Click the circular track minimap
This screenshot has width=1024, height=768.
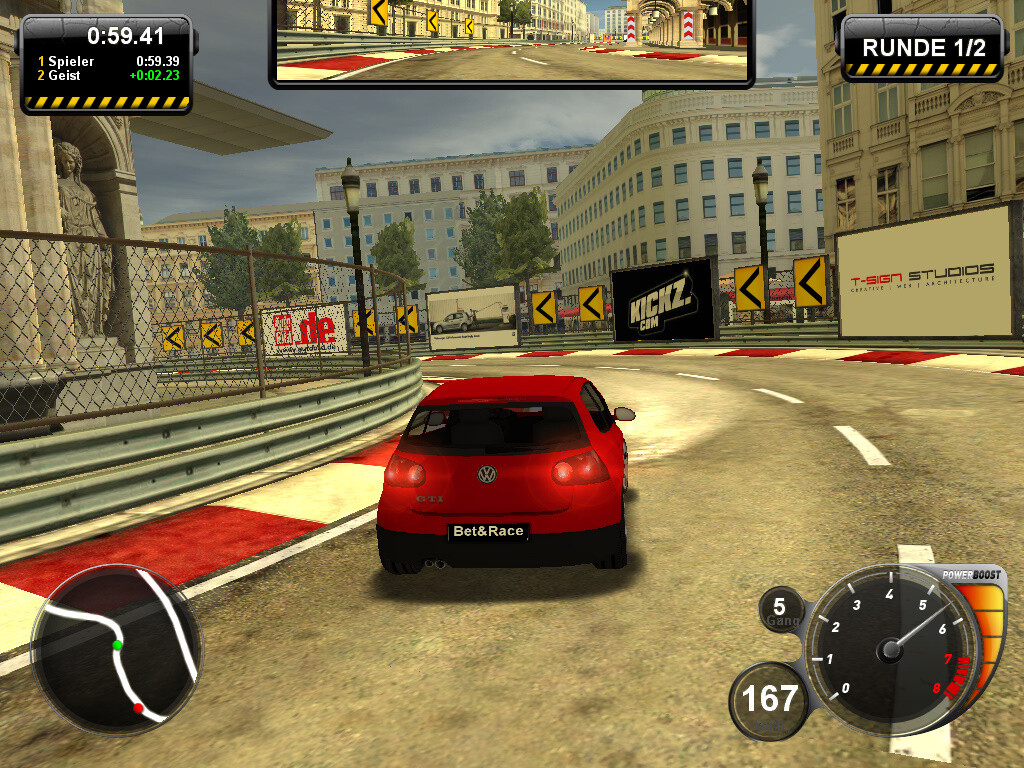tap(117, 650)
